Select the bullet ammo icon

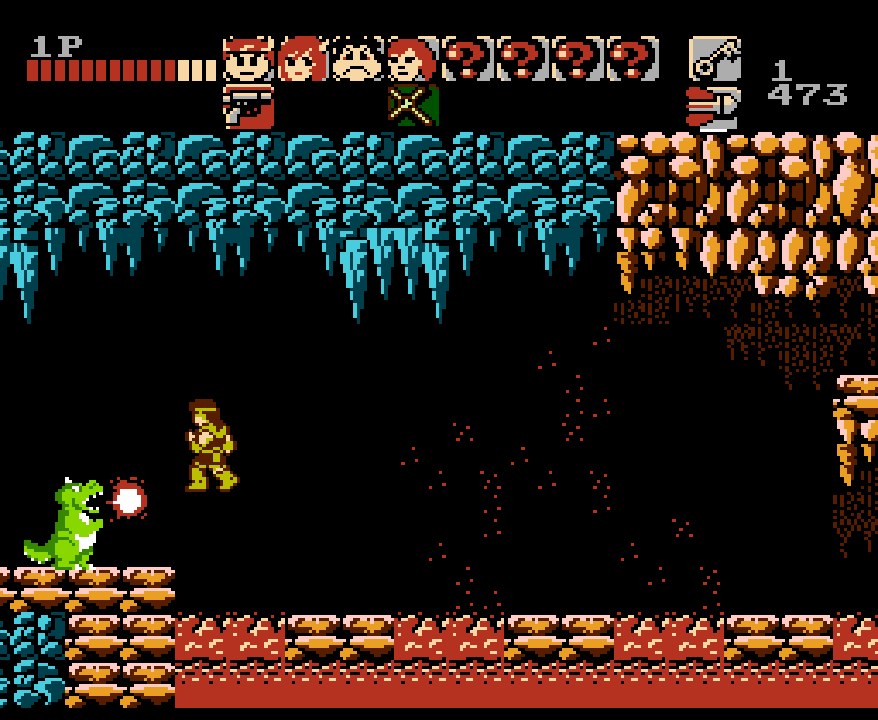pos(712,107)
